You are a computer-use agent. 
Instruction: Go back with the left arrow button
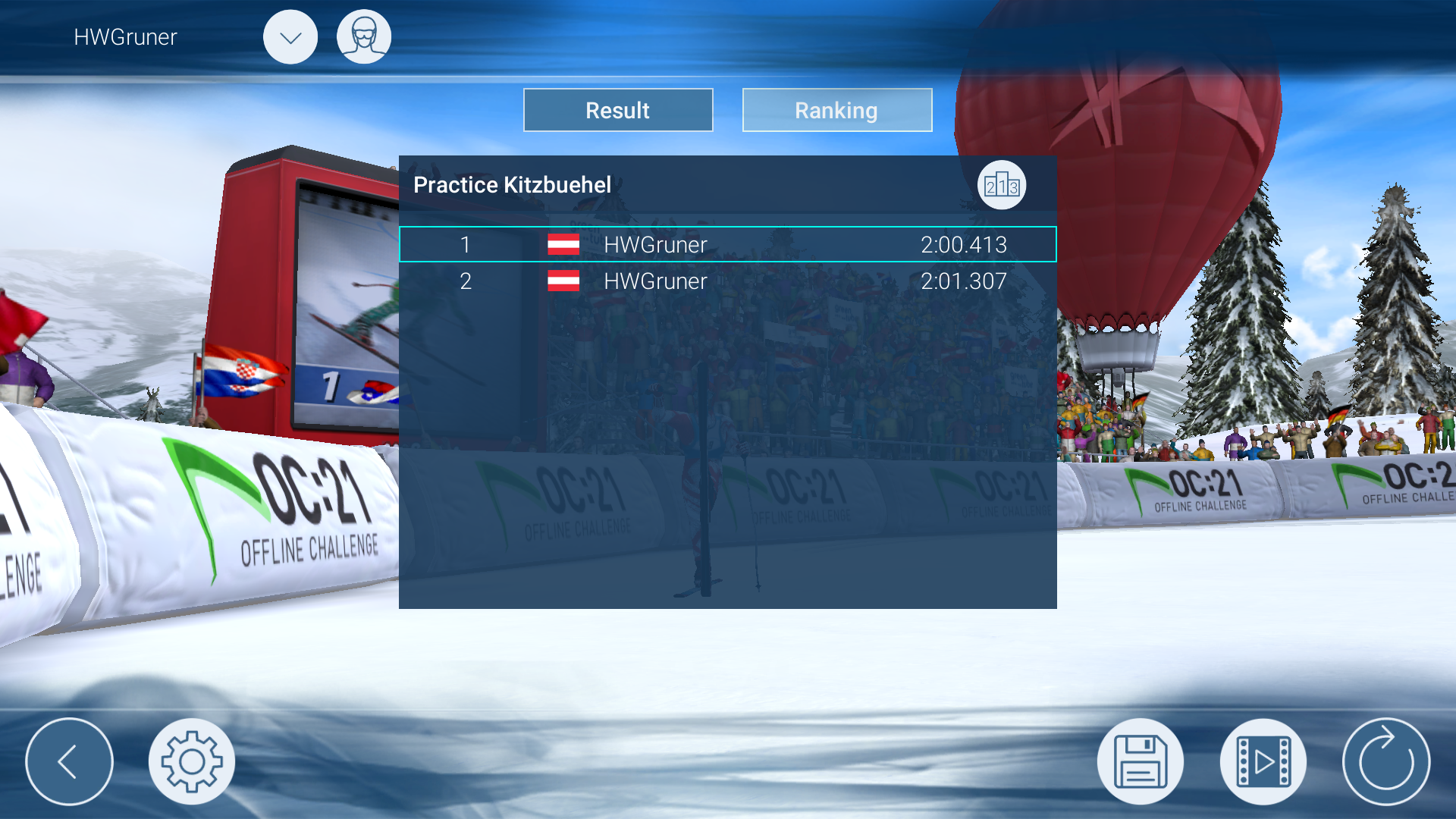coord(69,761)
